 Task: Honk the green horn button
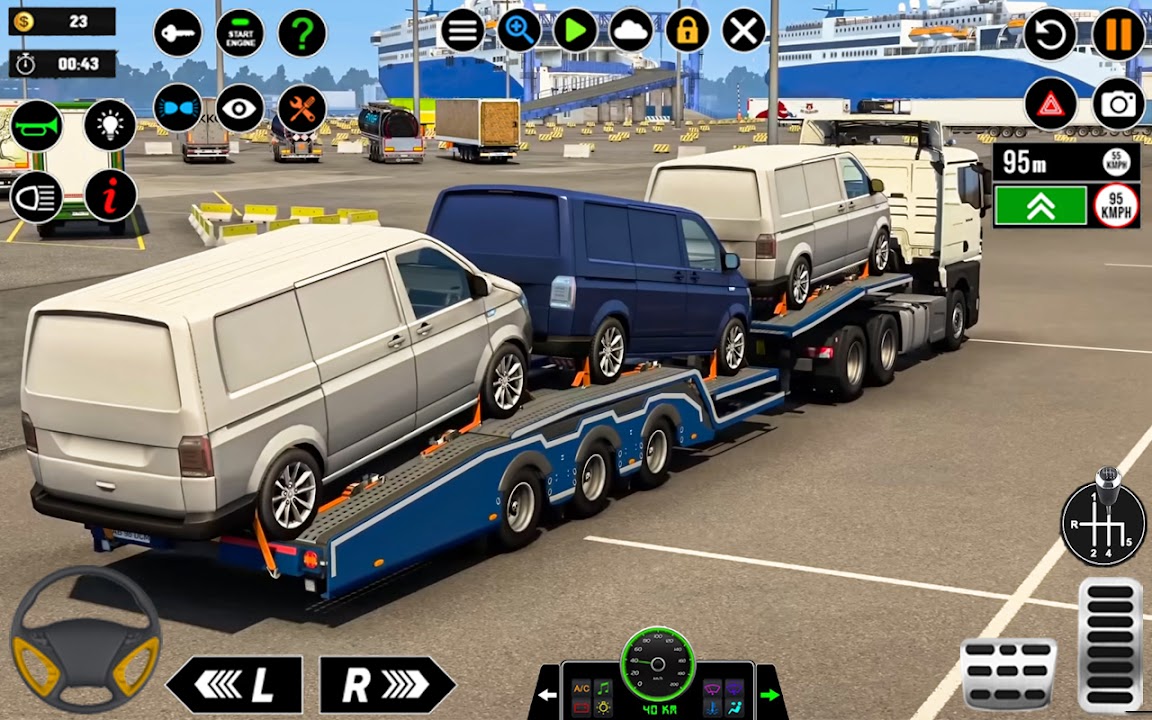tap(37, 126)
